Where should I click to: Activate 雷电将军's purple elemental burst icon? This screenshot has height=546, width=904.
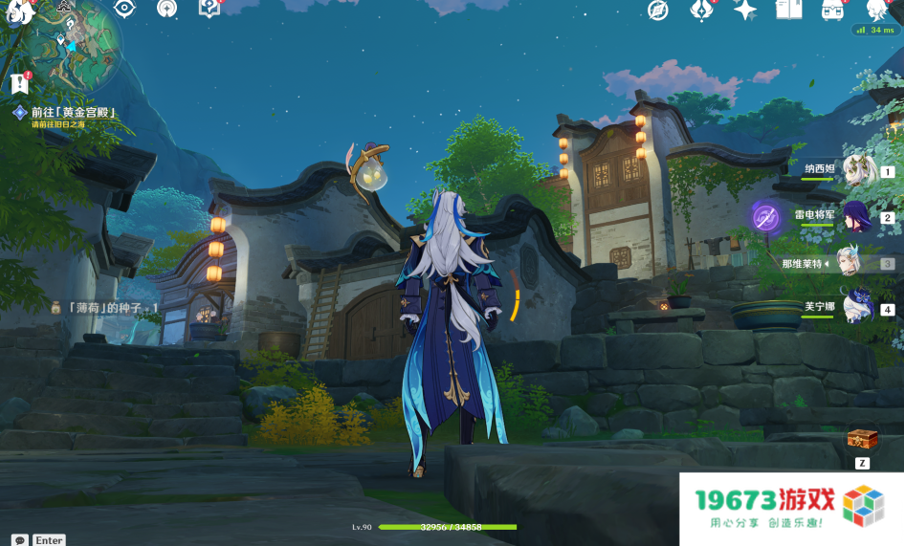tap(766, 217)
